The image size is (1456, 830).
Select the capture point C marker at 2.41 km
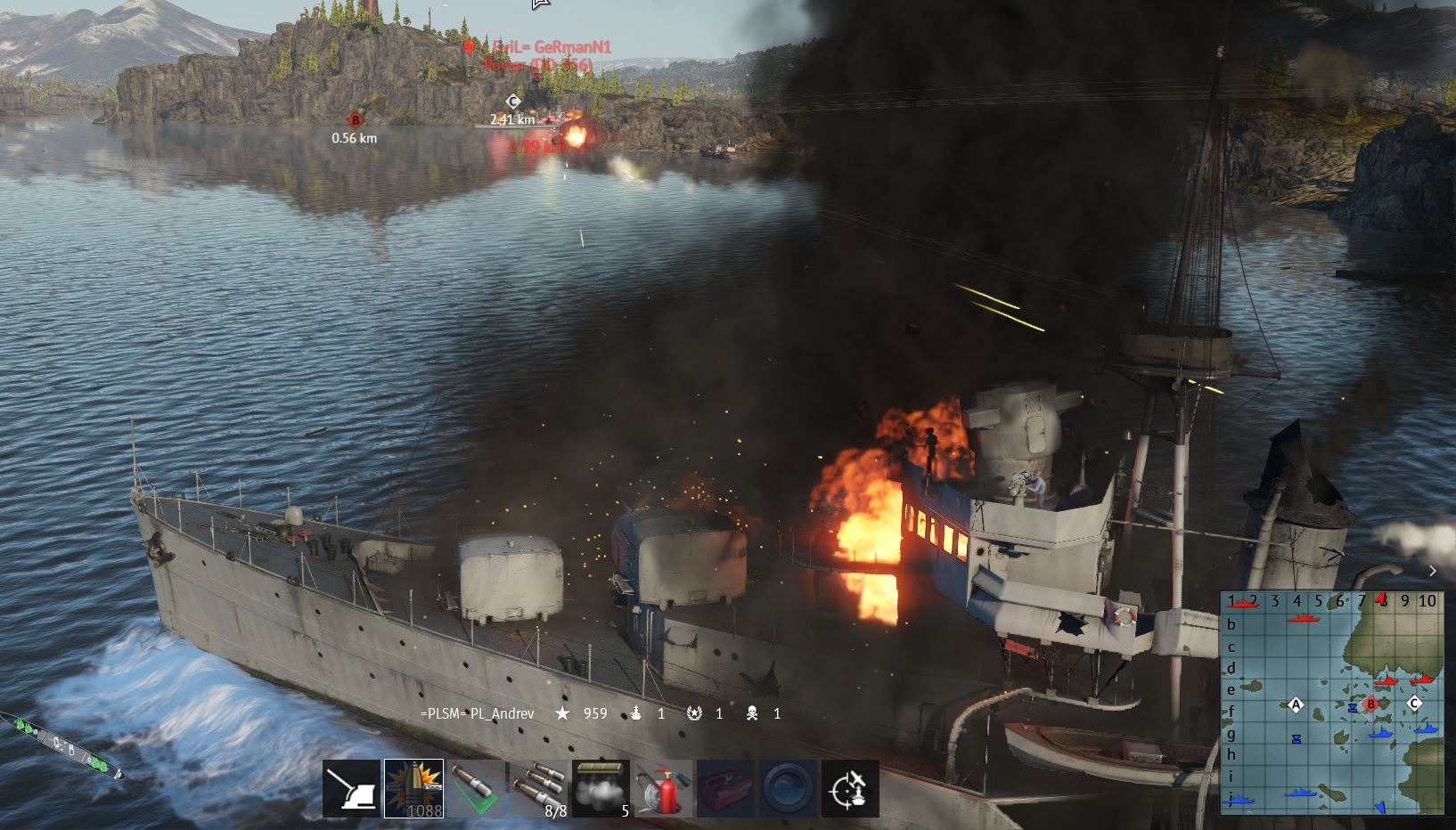512,102
